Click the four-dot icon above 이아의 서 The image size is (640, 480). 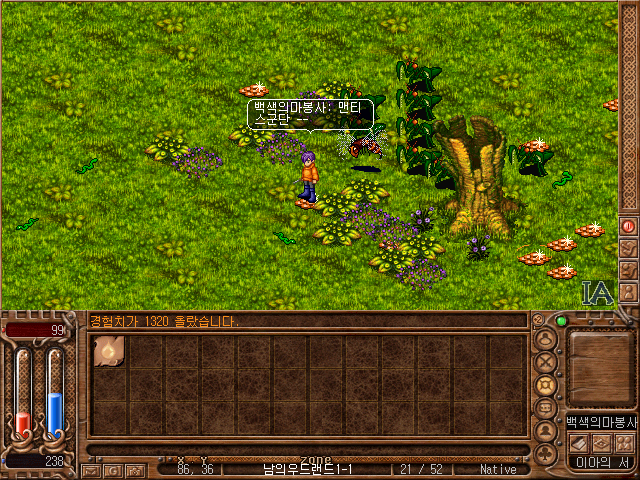tap(623, 443)
